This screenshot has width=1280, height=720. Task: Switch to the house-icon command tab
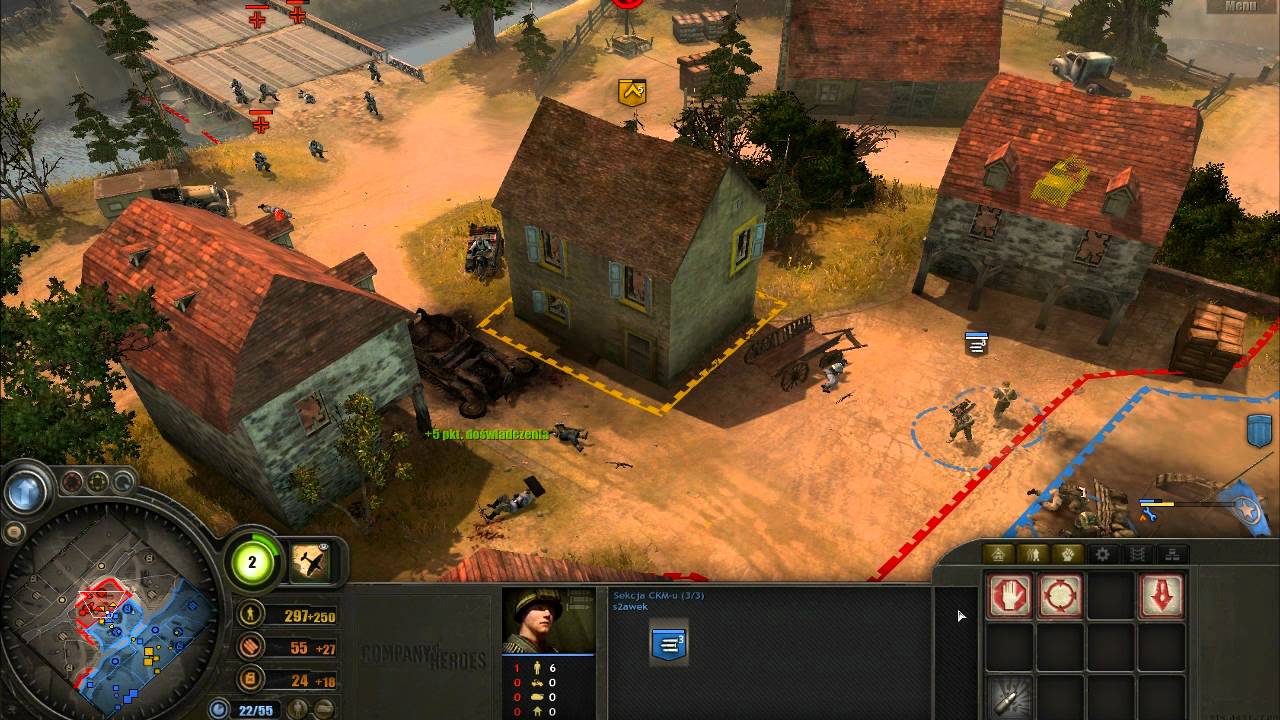point(996,554)
